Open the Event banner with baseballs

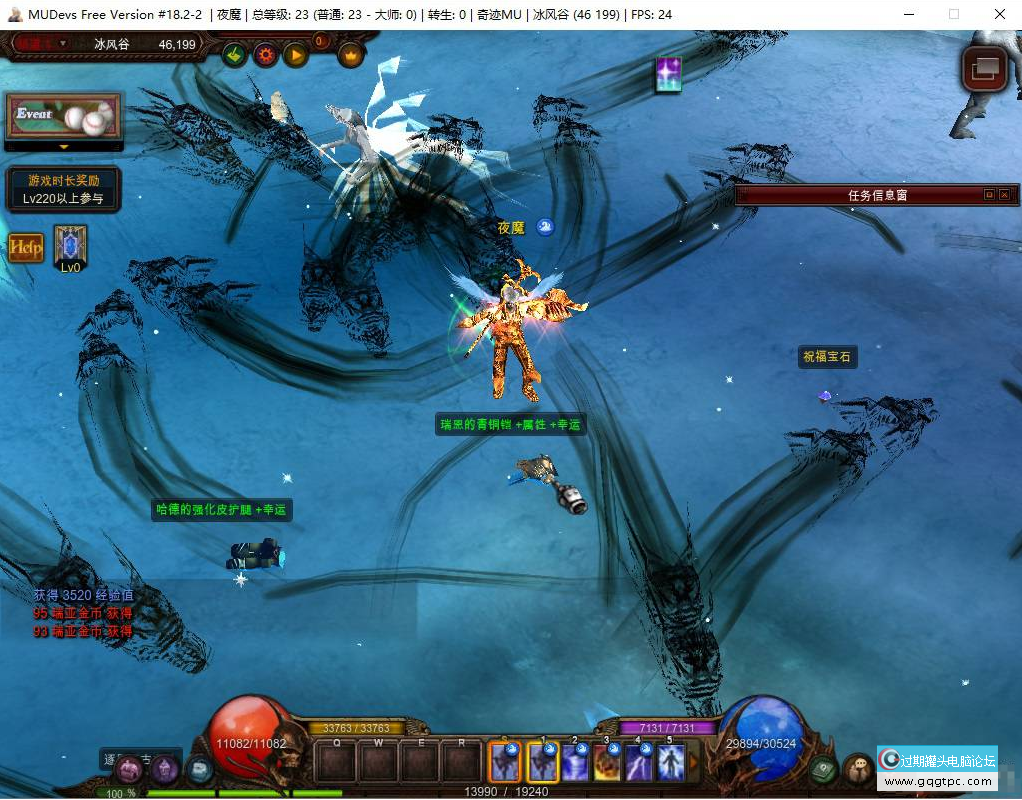point(63,118)
